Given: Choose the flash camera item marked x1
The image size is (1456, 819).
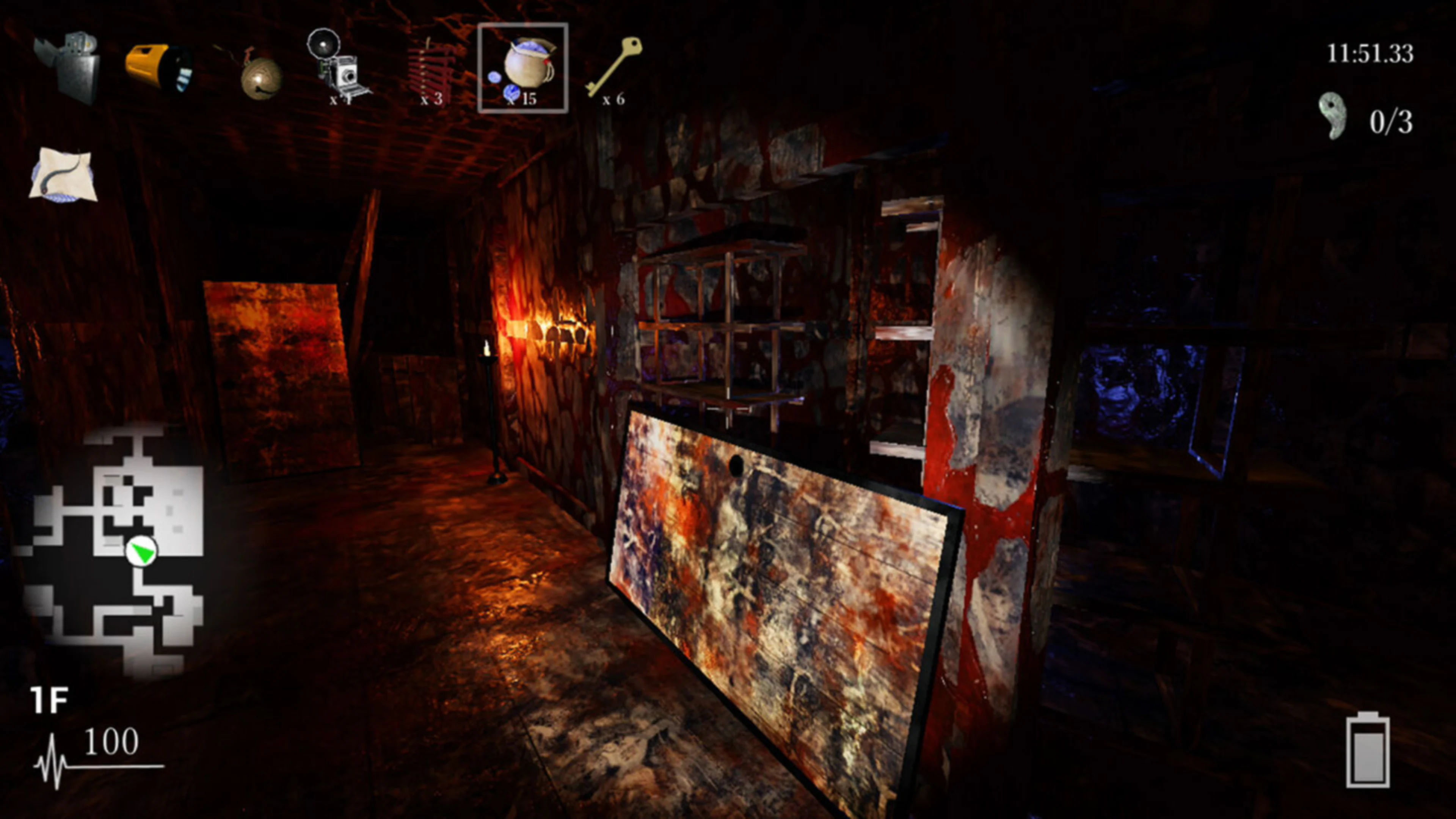Looking at the screenshot, I should (339, 68).
